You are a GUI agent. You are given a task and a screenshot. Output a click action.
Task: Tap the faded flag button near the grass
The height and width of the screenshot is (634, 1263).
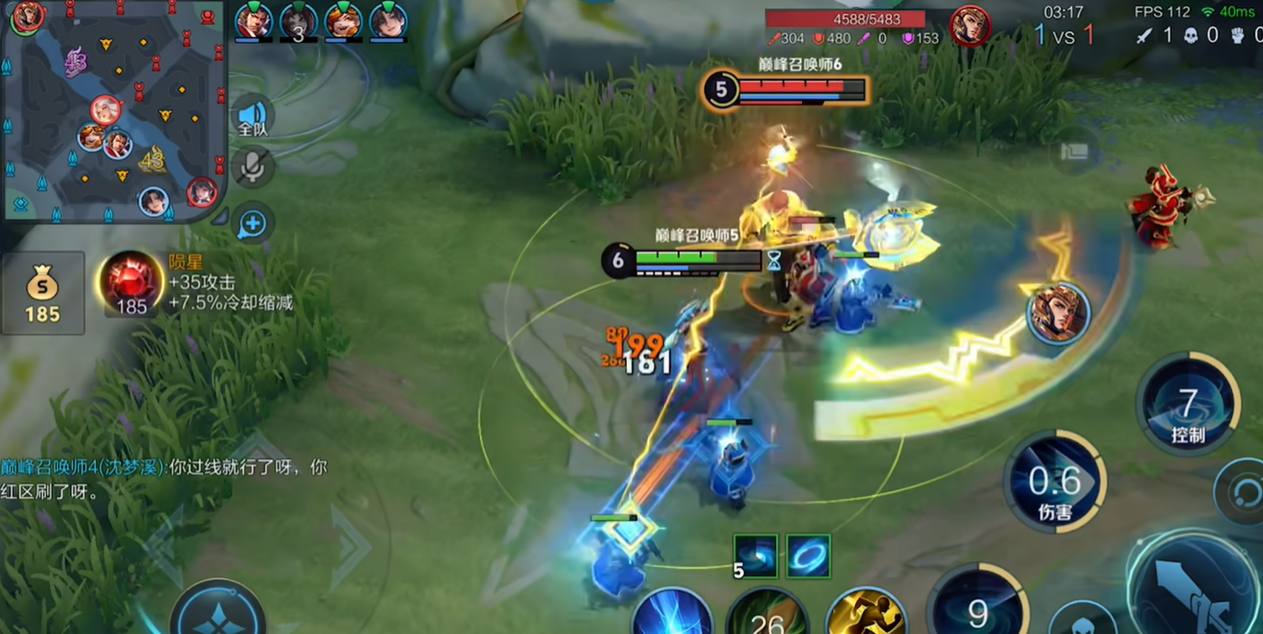pyautogui.click(x=1075, y=153)
